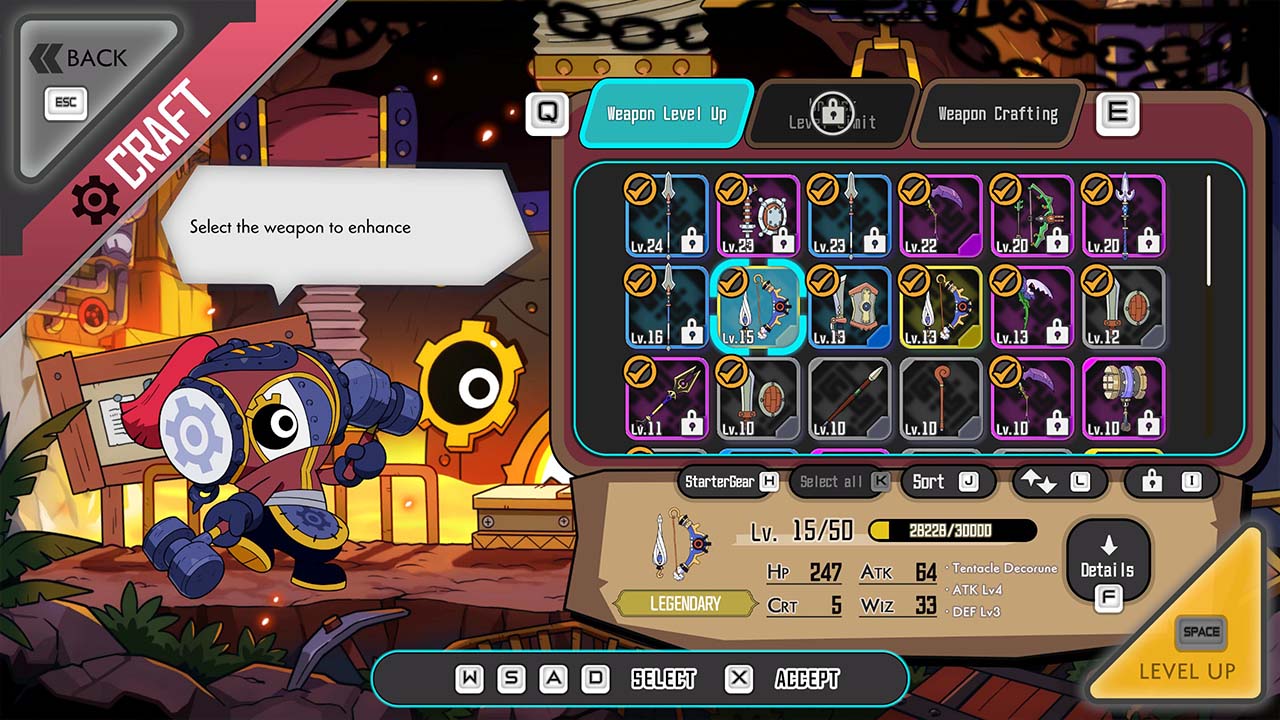This screenshot has height=720, width=1280.
Task: Choose the Lv.10 hammer weapon slot
Action: pos(1124,398)
